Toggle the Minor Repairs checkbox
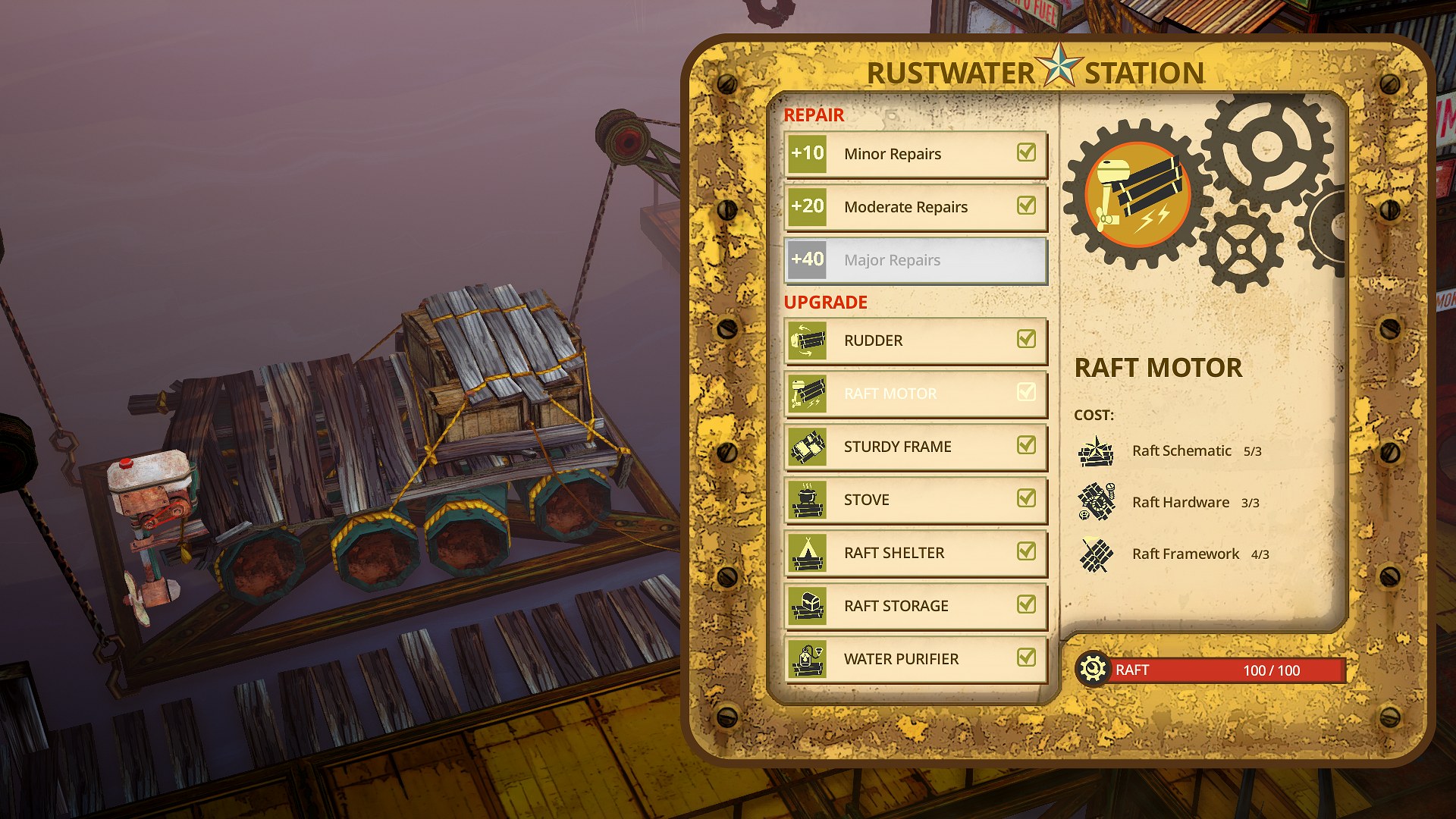The height and width of the screenshot is (819, 1456). coord(1026,153)
